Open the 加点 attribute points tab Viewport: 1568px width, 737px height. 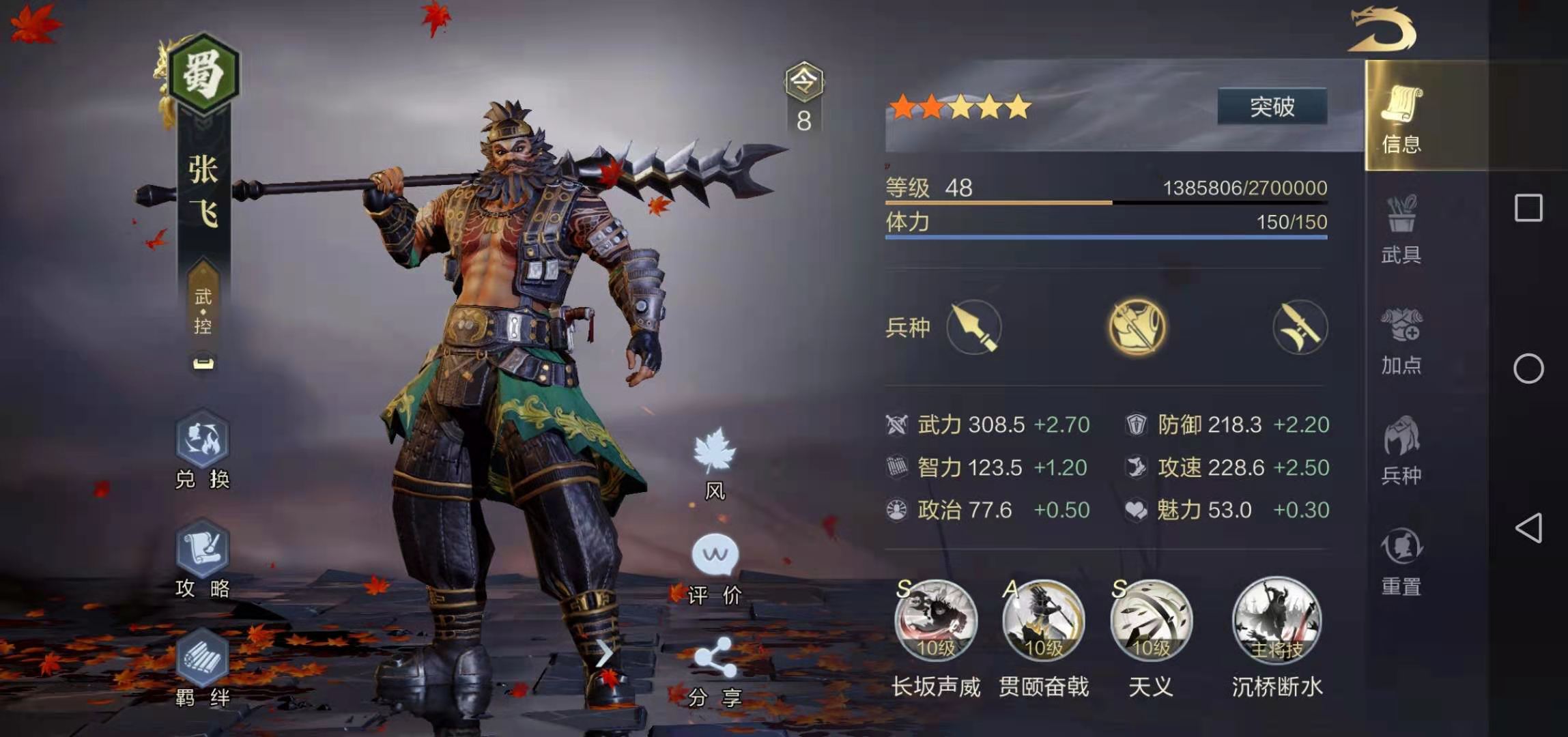[x=1401, y=340]
